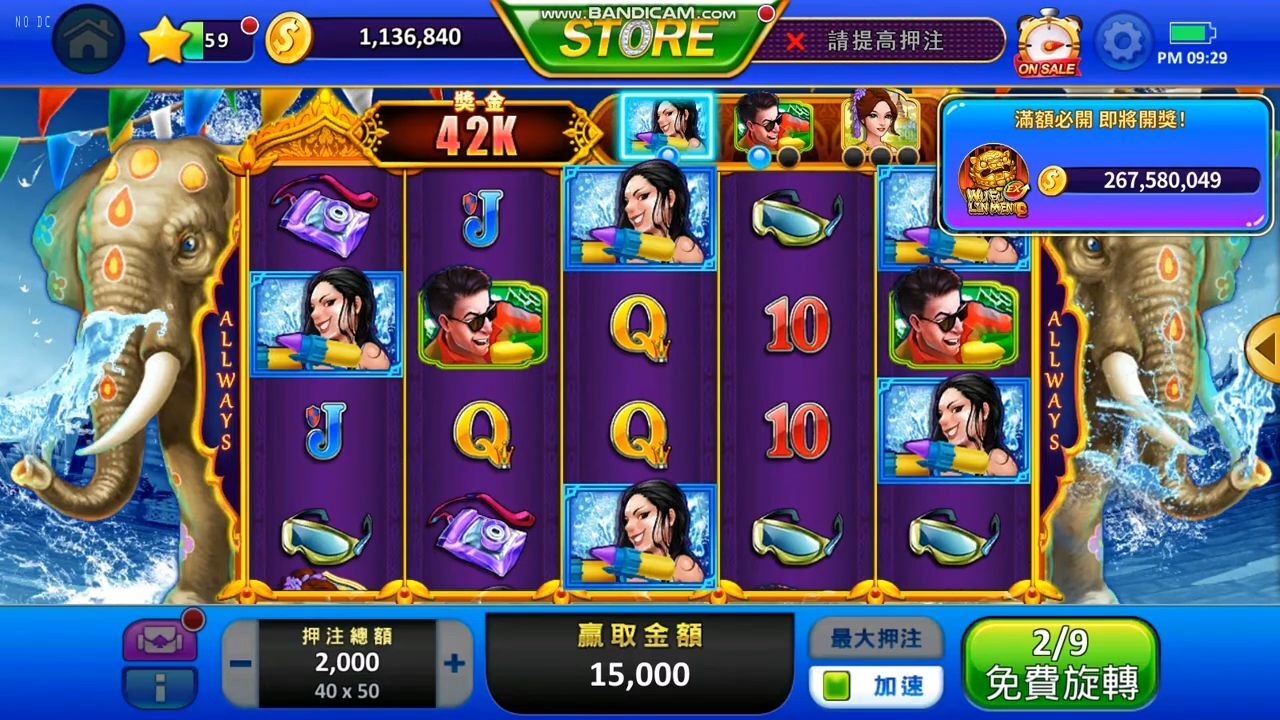Select the max bet button

[875, 638]
